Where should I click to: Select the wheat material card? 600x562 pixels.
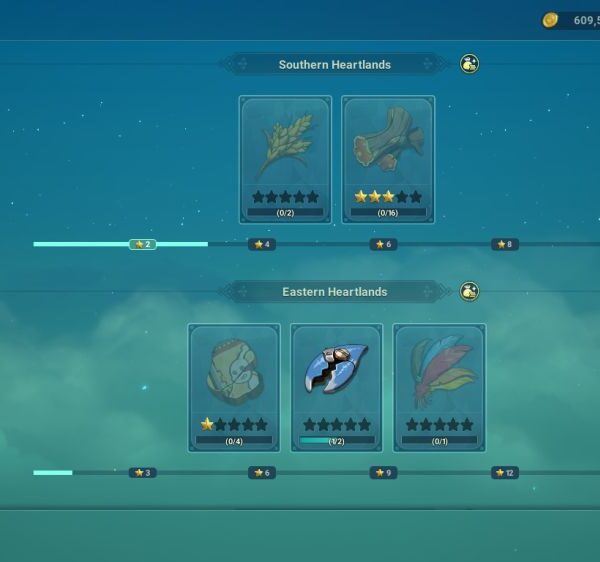point(285,158)
